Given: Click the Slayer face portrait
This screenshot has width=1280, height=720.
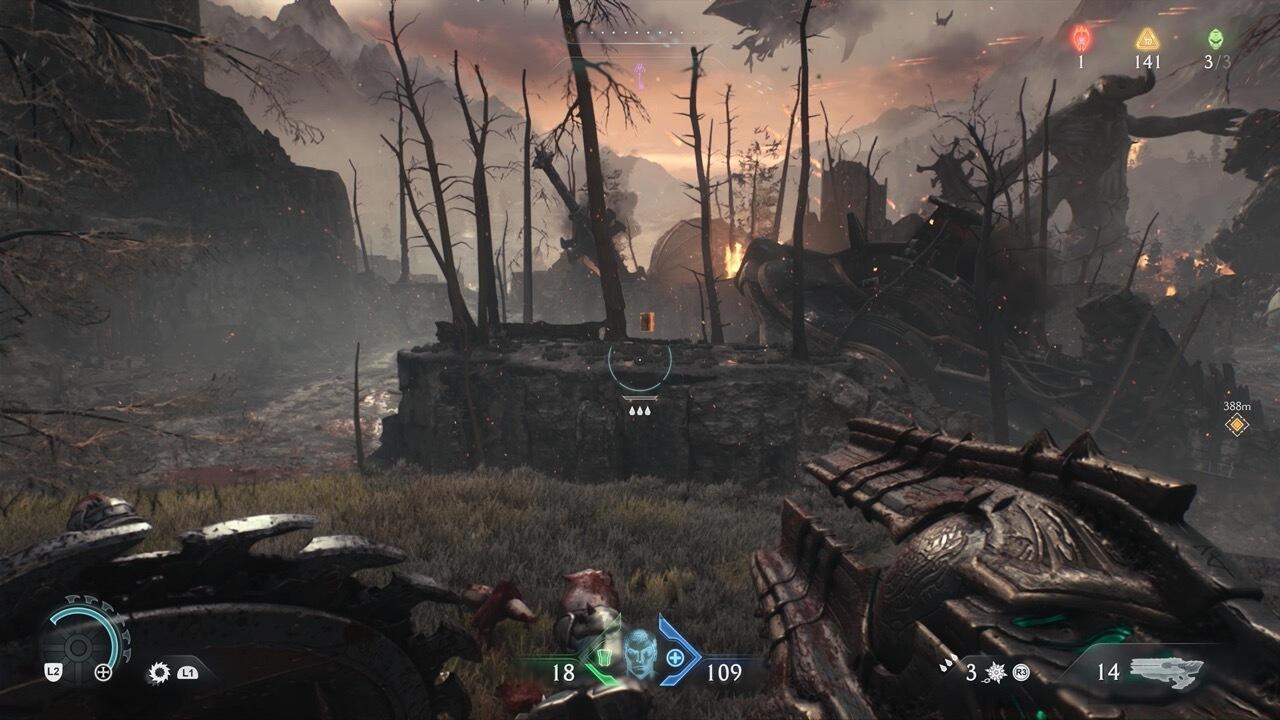Looking at the screenshot, I should point(639,656).
